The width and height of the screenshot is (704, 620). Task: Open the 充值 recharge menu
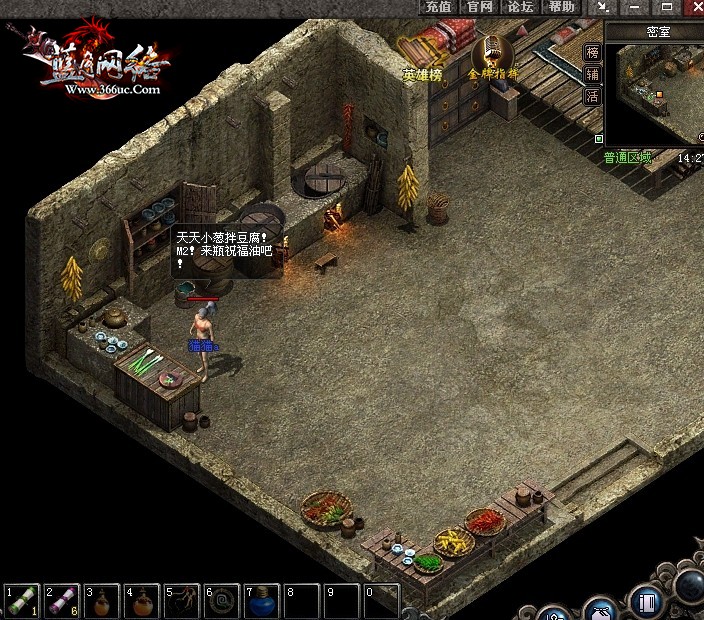coord(438,7)
